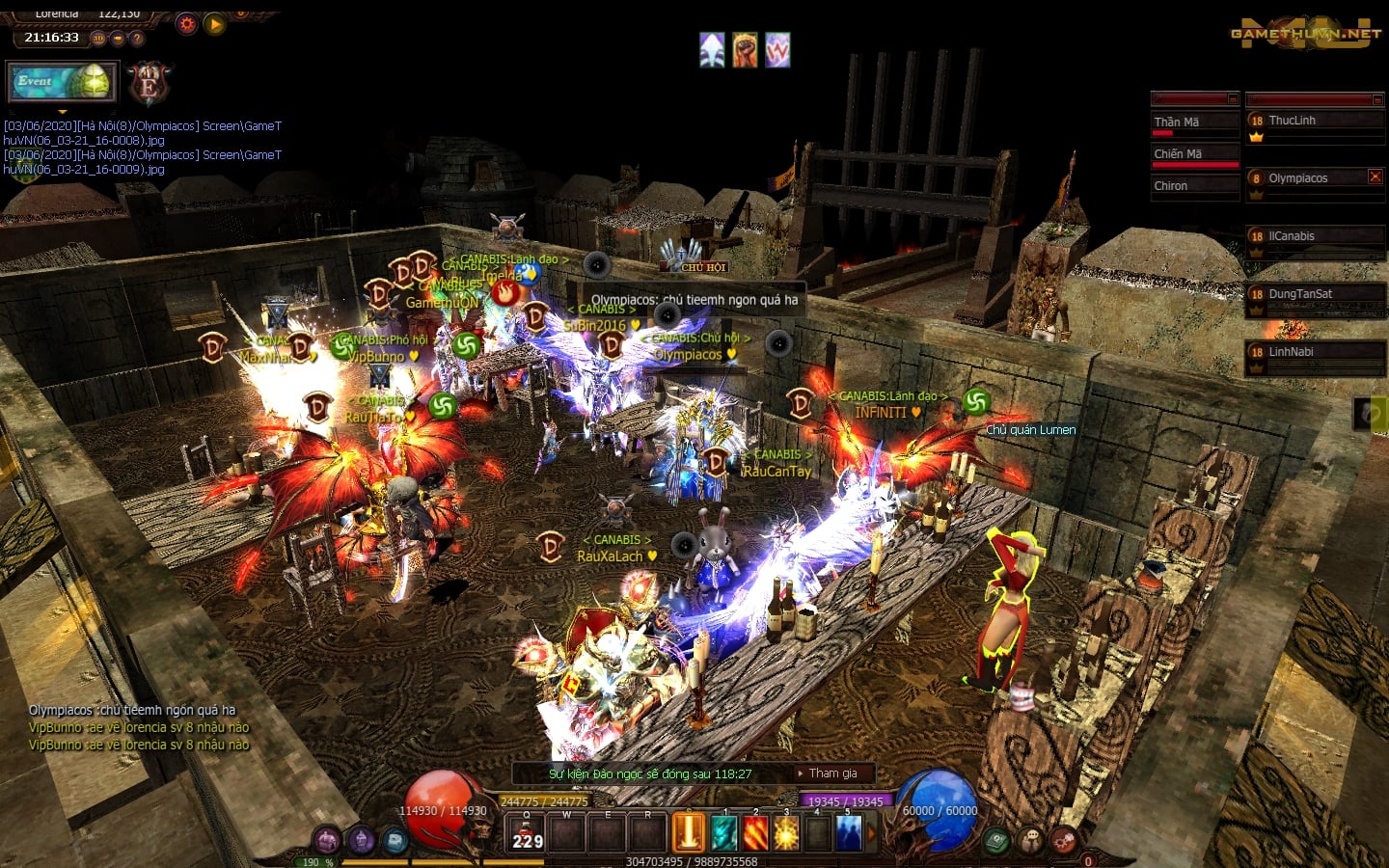Remove Olympiacos with the X button
1389x868 pixels.
1375,176
